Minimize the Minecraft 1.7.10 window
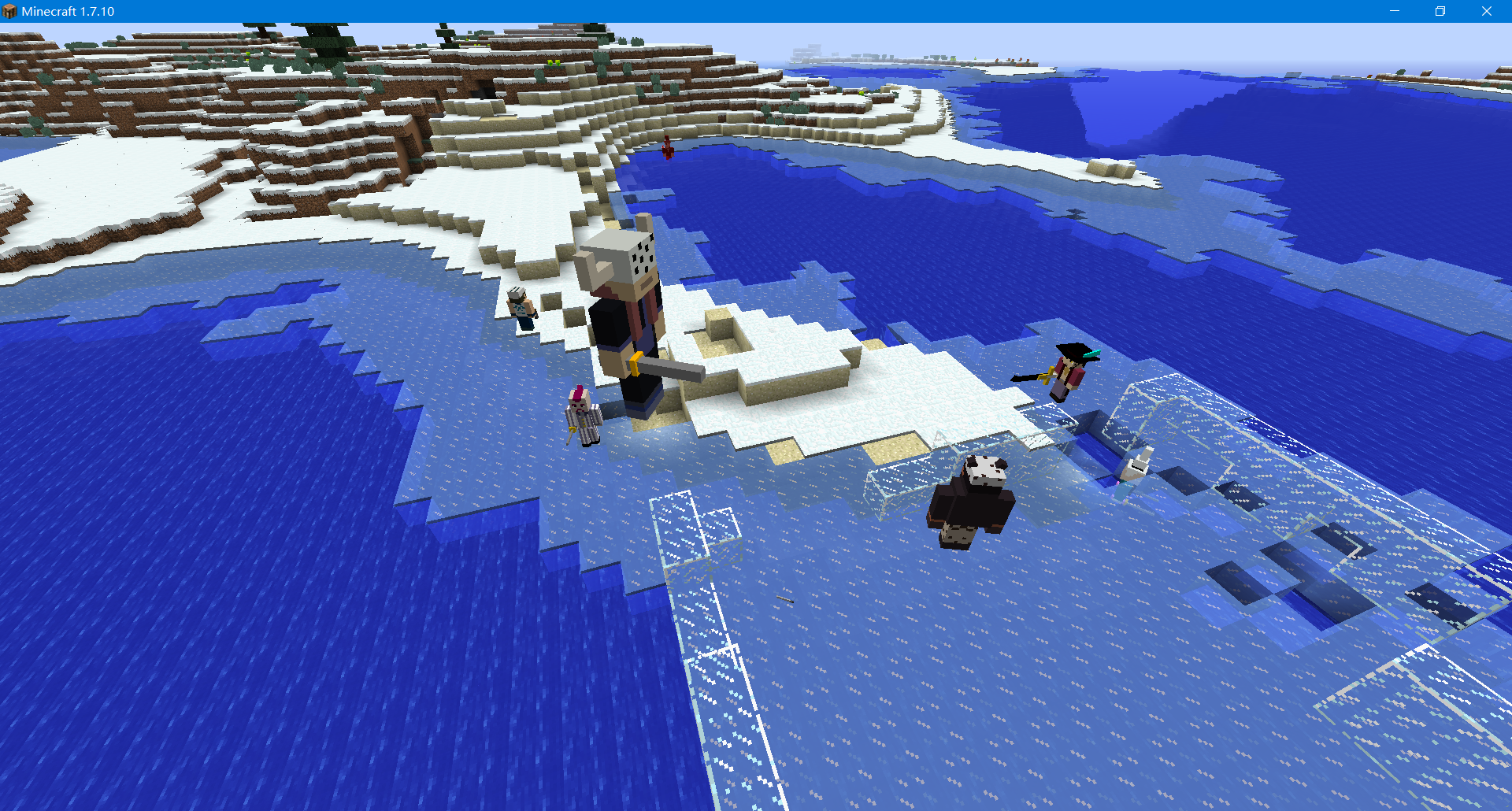1512x811 pixels. [x=1394, y=11]
